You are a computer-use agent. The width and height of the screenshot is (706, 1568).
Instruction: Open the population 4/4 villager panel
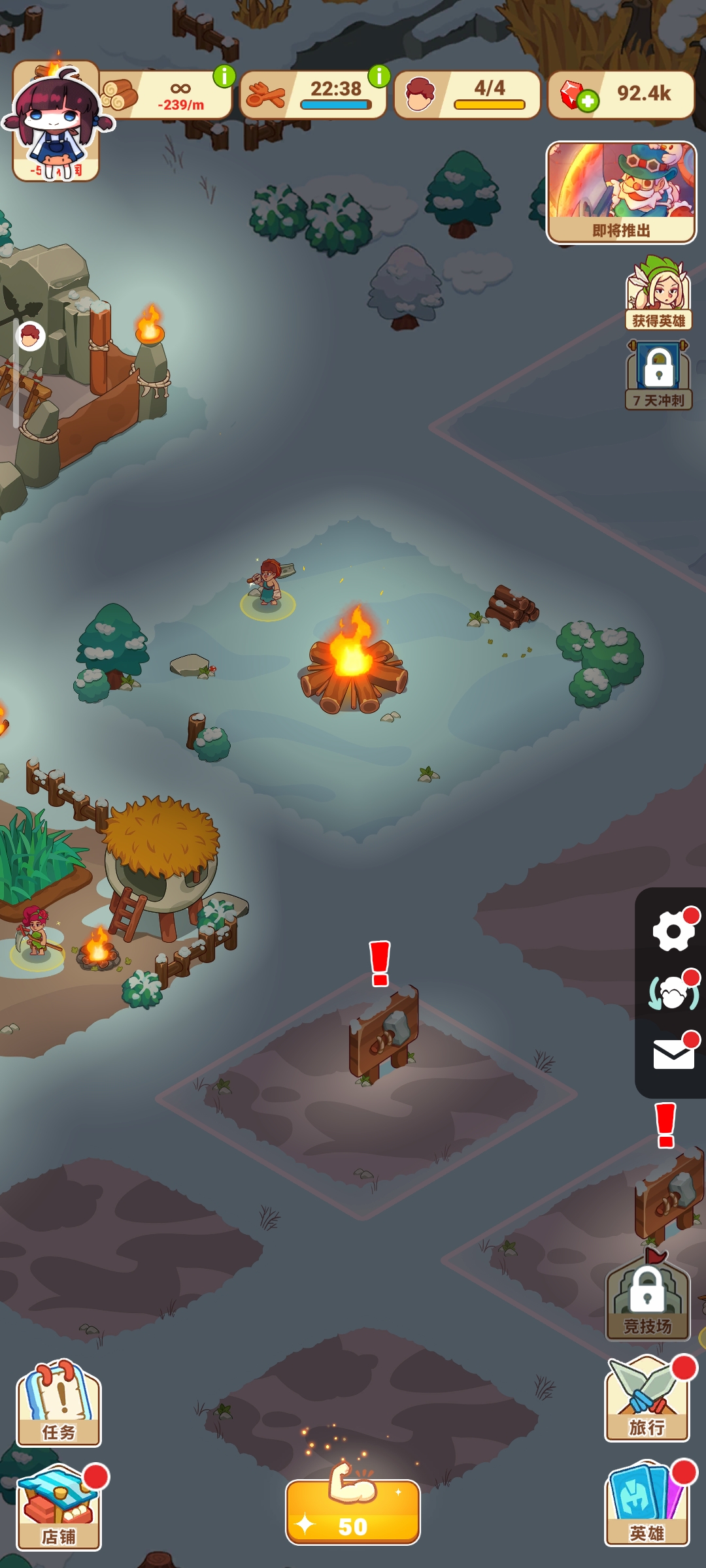pyautogui.click(x=467, y=95)
